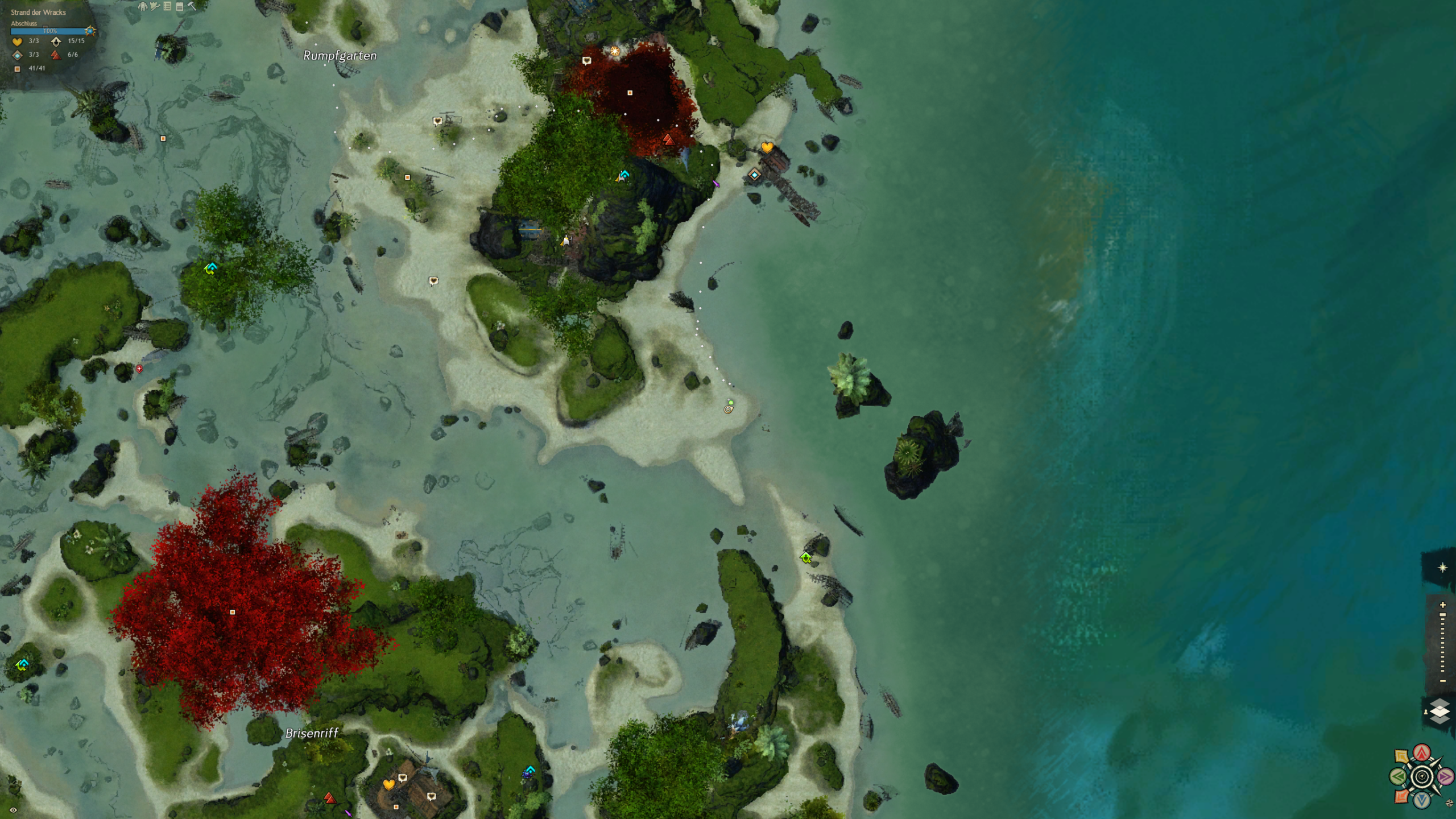Zoom out with the map minus button
This screenshot has width=1456, height=819.
click(1442, 681)
